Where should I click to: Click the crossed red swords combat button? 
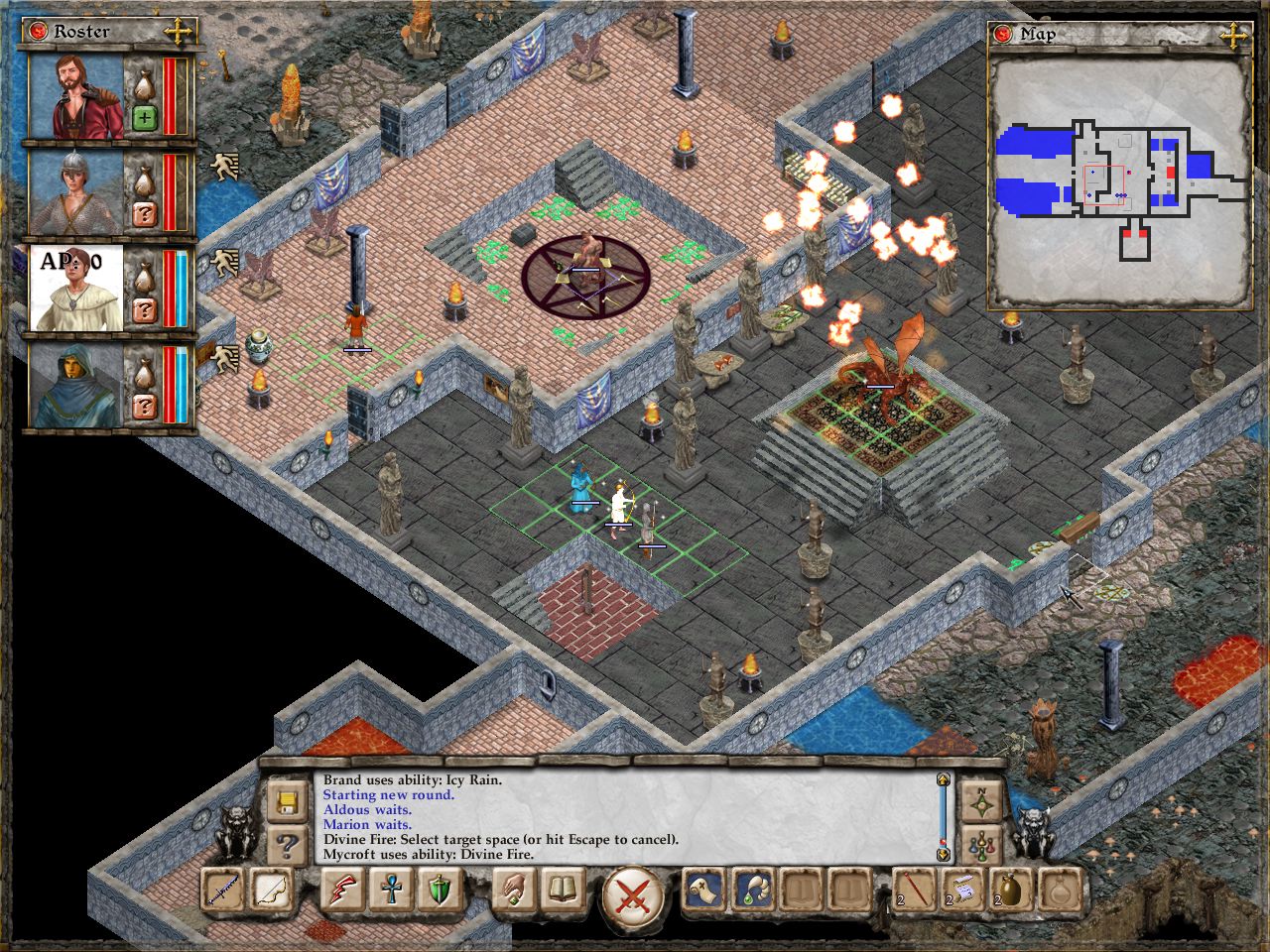(633, 893)
